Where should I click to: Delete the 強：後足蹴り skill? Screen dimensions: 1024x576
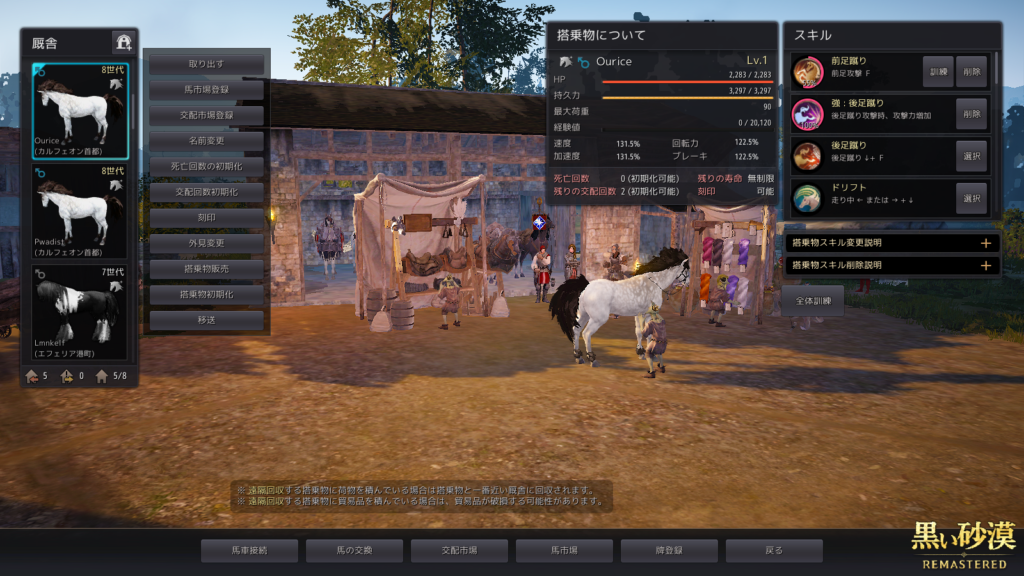[971, 114]
